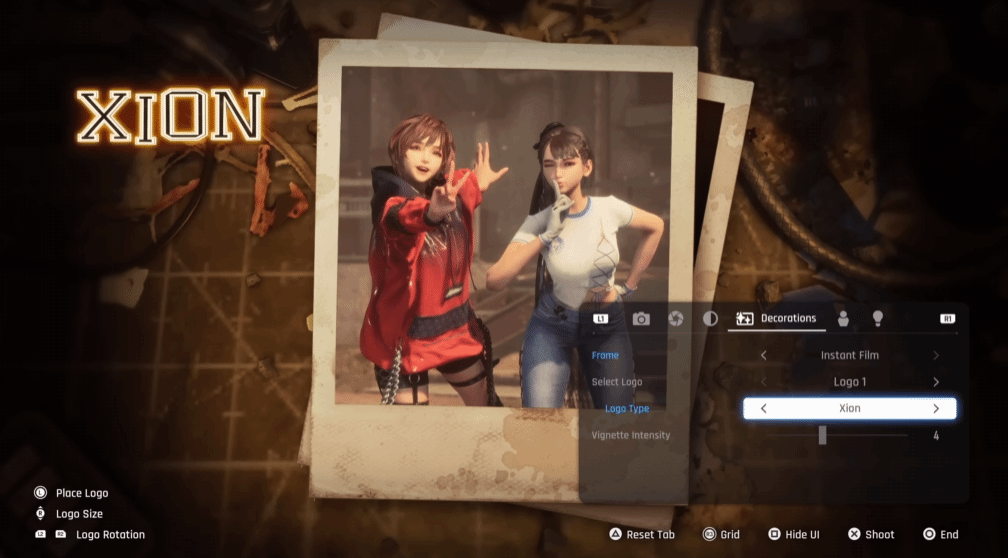Switch to the camera icon tab
The image size is (1008, 558).
click(641, 319)
